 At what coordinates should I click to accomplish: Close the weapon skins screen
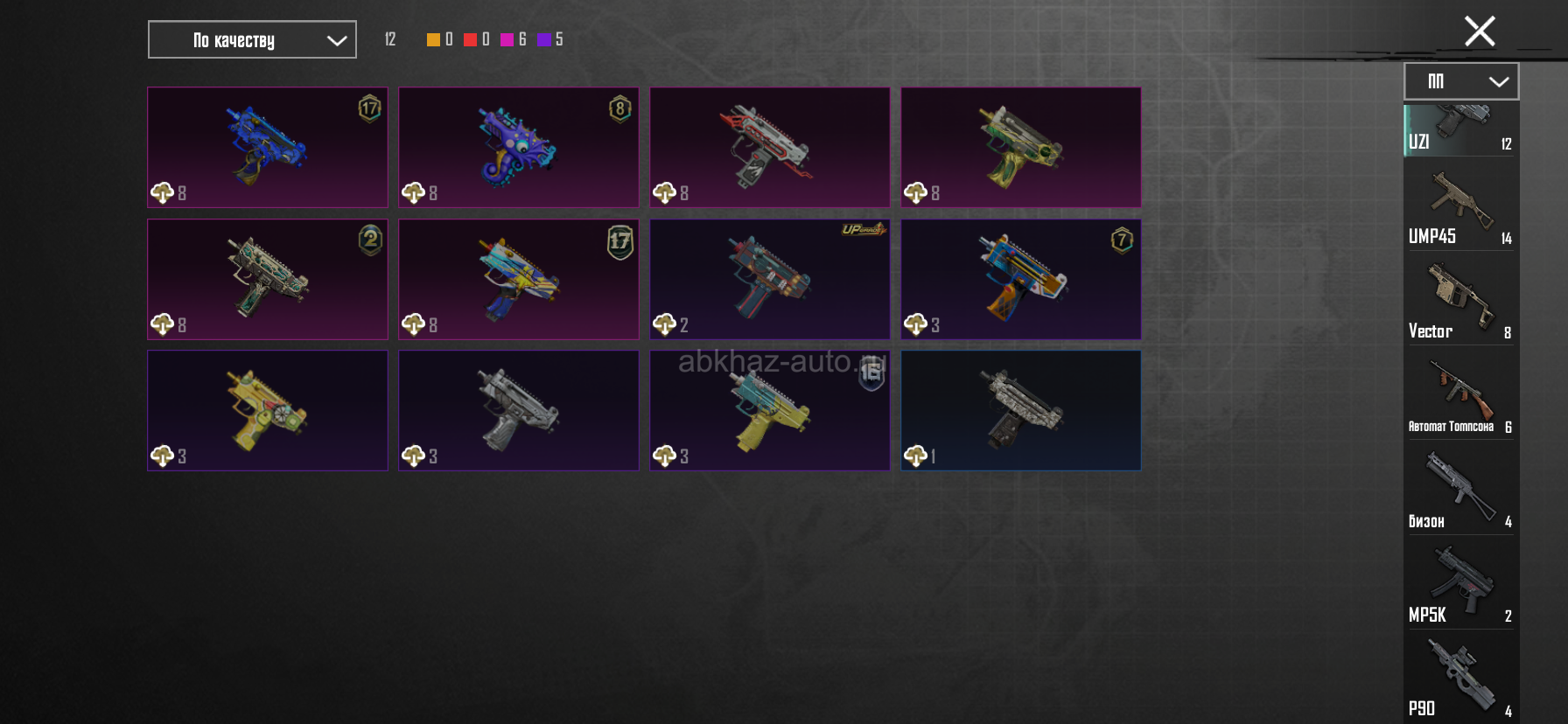[x=1480, y=31]
